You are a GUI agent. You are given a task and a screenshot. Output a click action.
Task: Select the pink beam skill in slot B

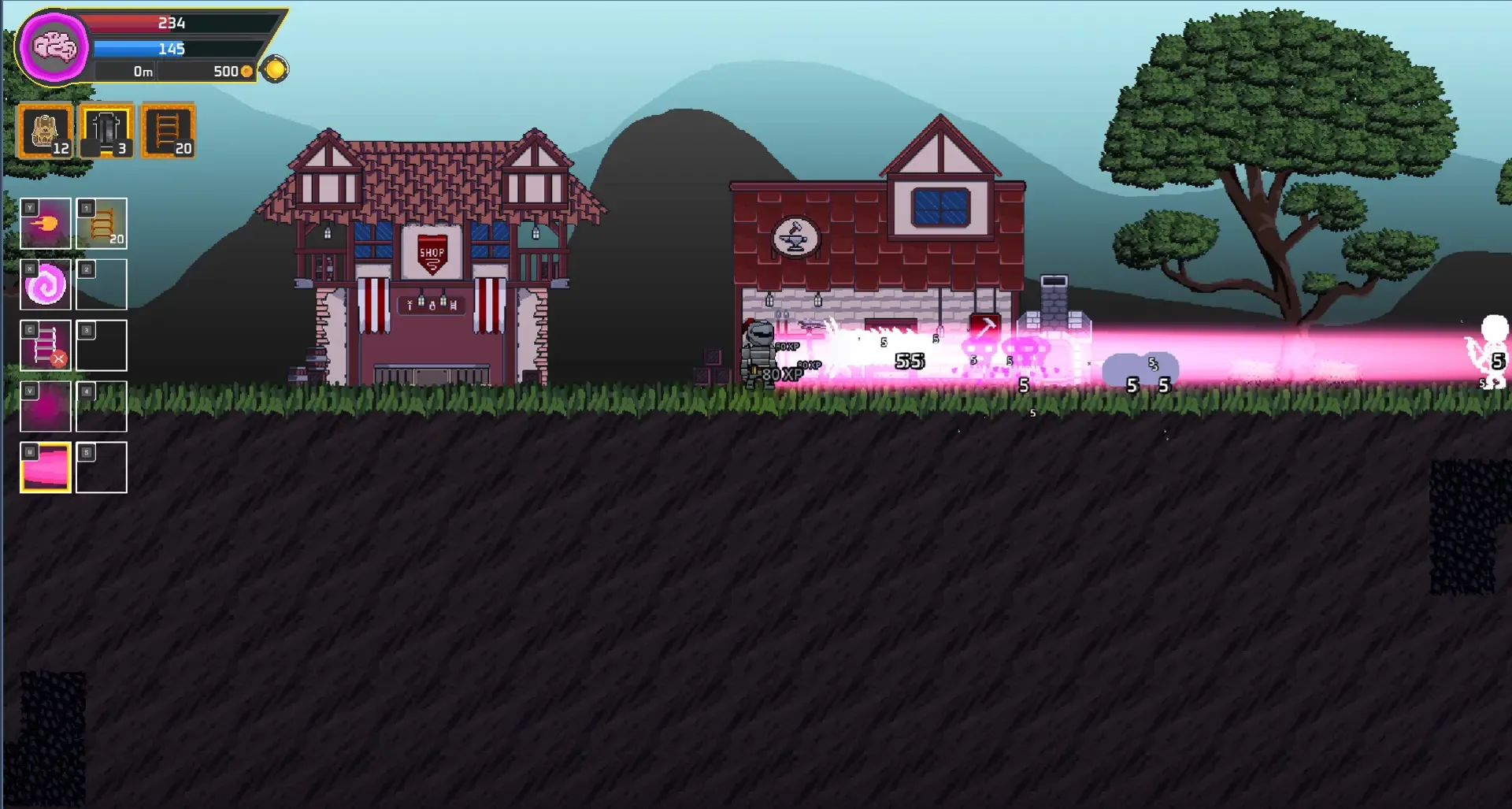[x=45, y=467]
